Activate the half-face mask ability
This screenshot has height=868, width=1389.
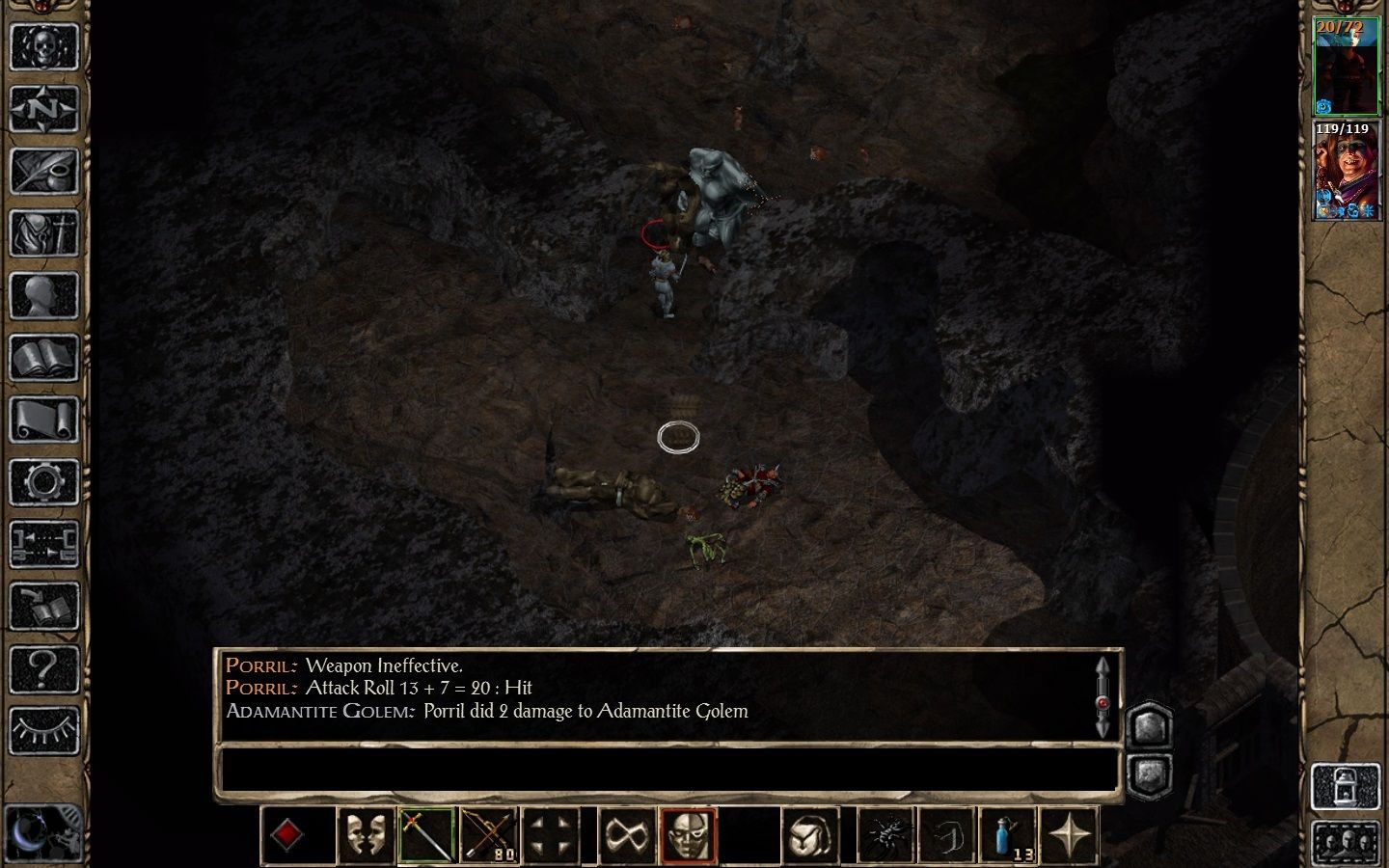(x=688, y=835)
